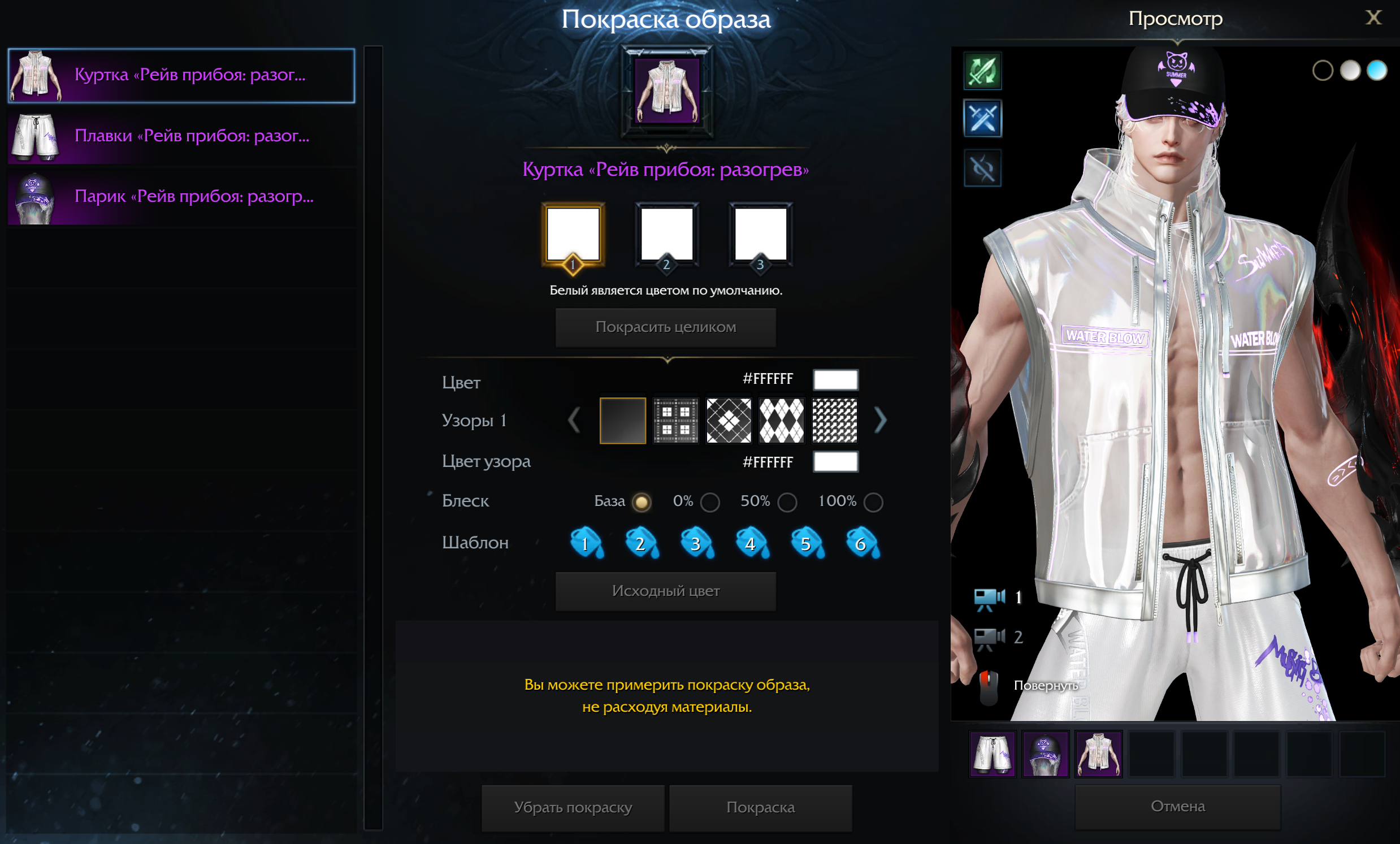Select the Куртка item in the list
The height and width of the screenshot is (844, 1400).
click(181, 76)
